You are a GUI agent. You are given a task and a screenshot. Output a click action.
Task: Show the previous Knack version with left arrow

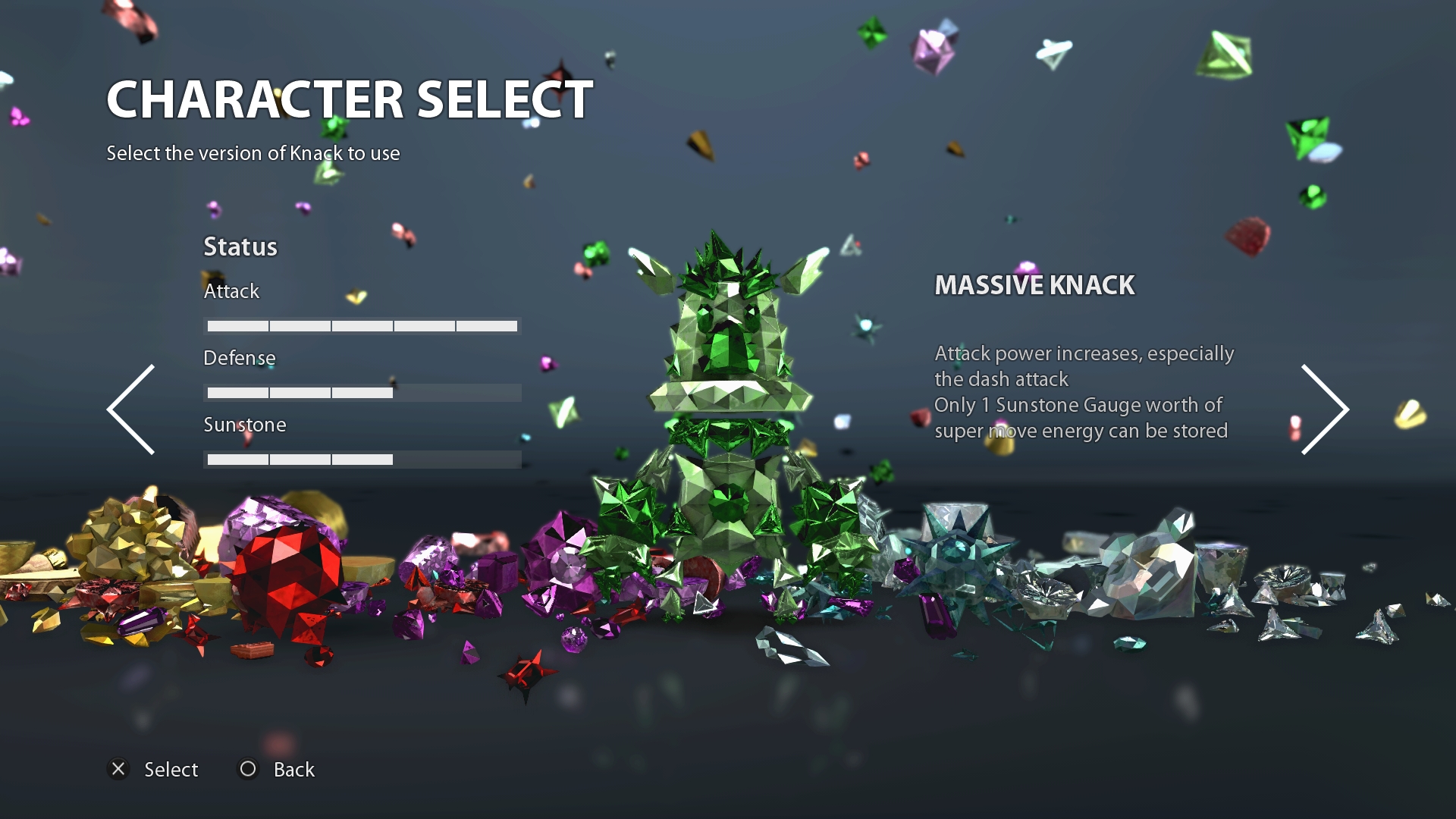[x=131, y=409]
